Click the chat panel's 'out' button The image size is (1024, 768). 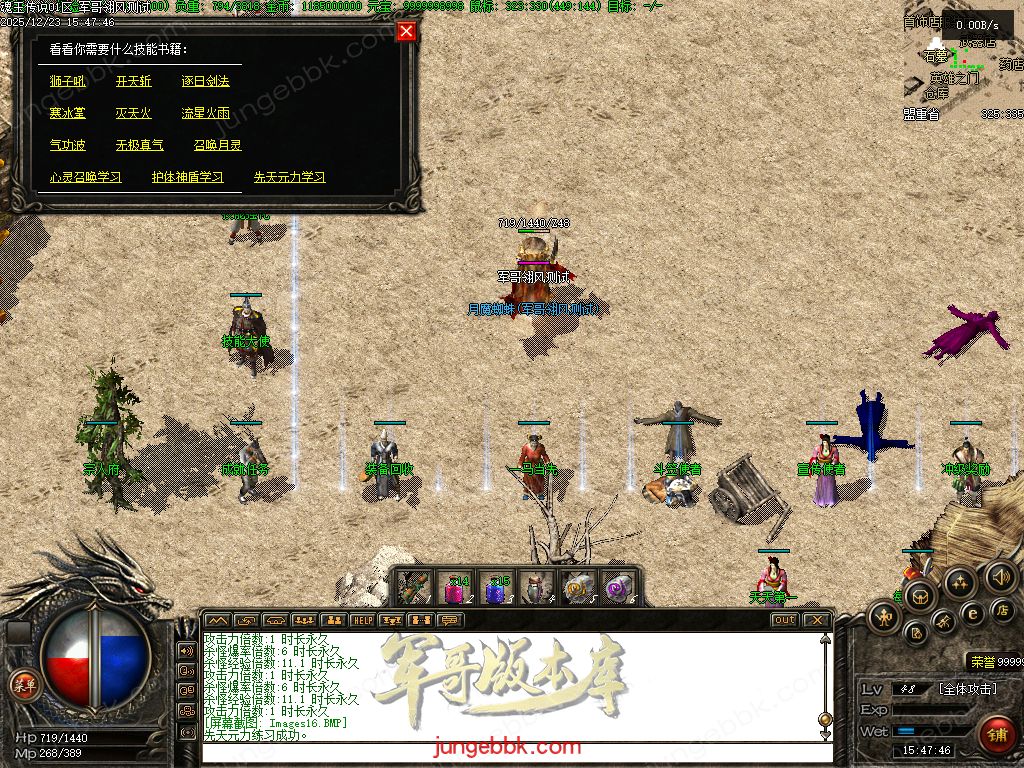784,620
